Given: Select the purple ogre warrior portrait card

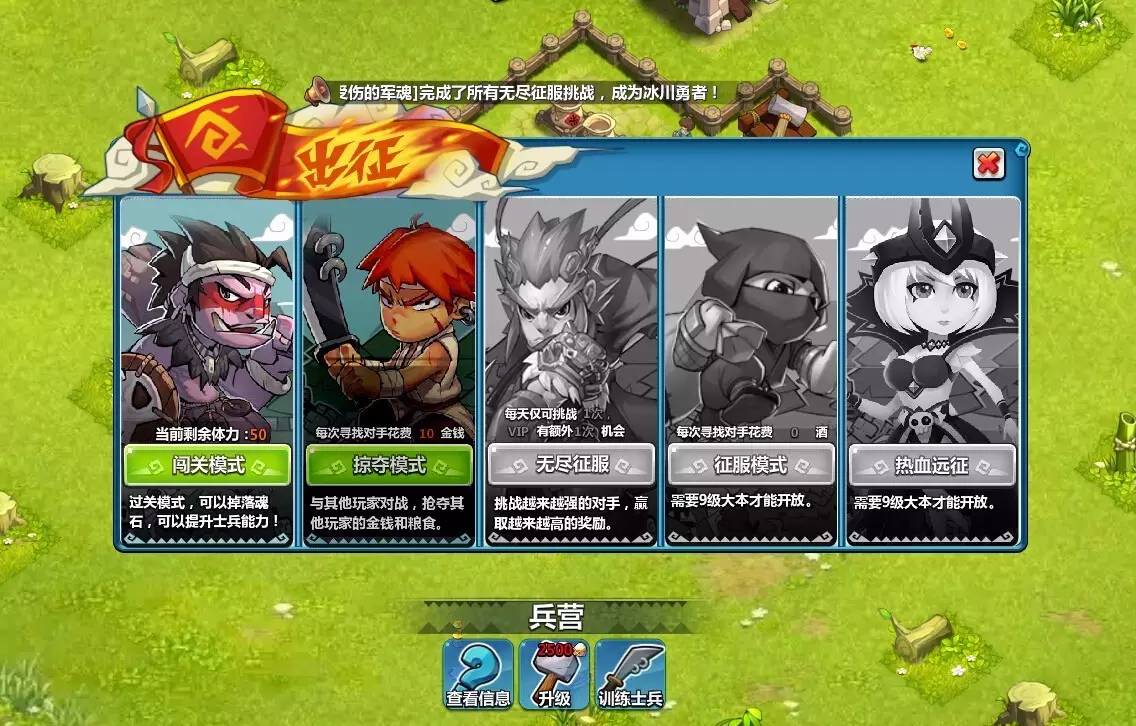Looking at the screenshot, I should pyautogui.click(x=207, y=320).
